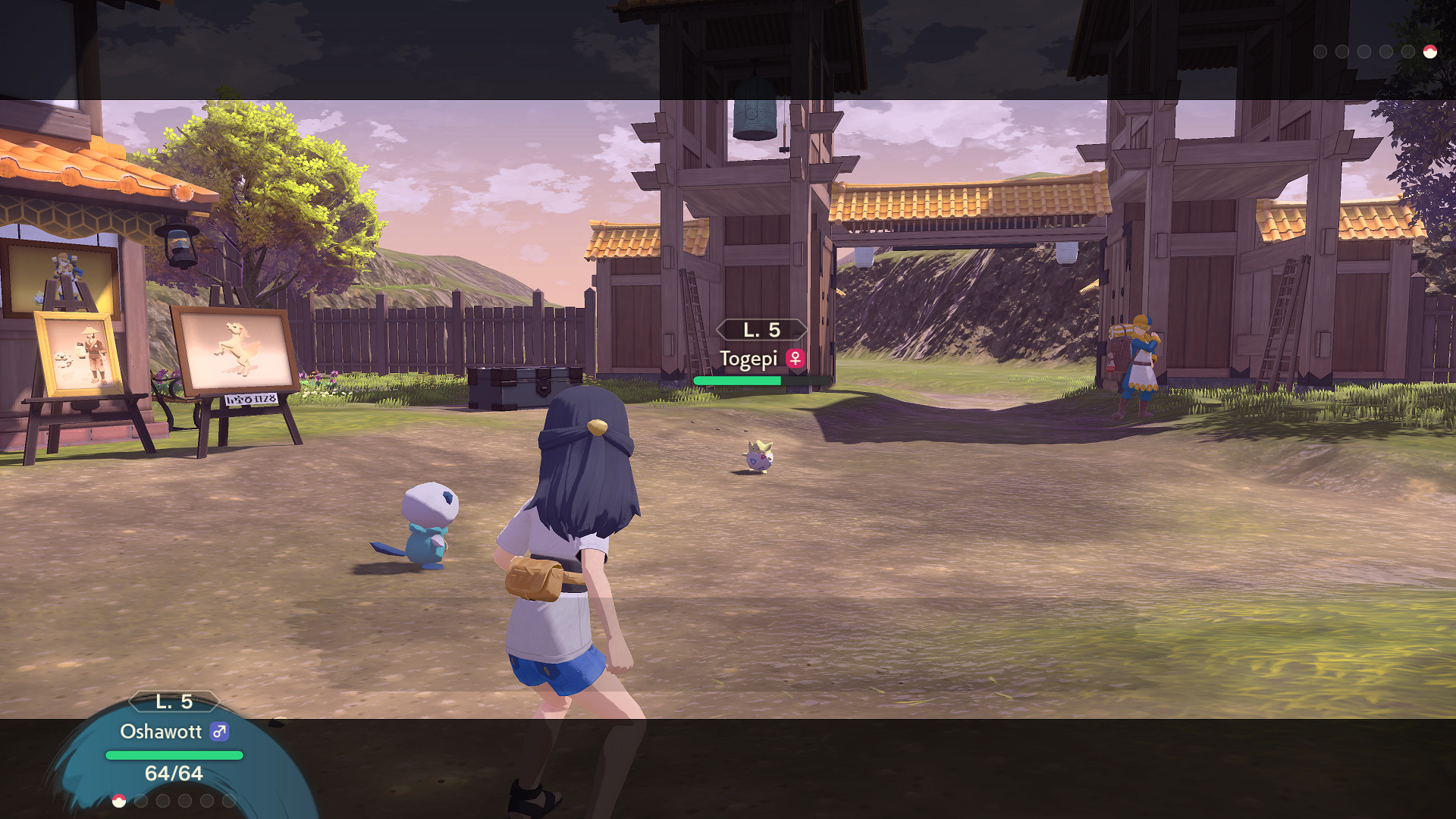Click the Poké Ball item icon top right
The height and width of the screenshot is (819, 1456).
click(x=1430, y=52)
